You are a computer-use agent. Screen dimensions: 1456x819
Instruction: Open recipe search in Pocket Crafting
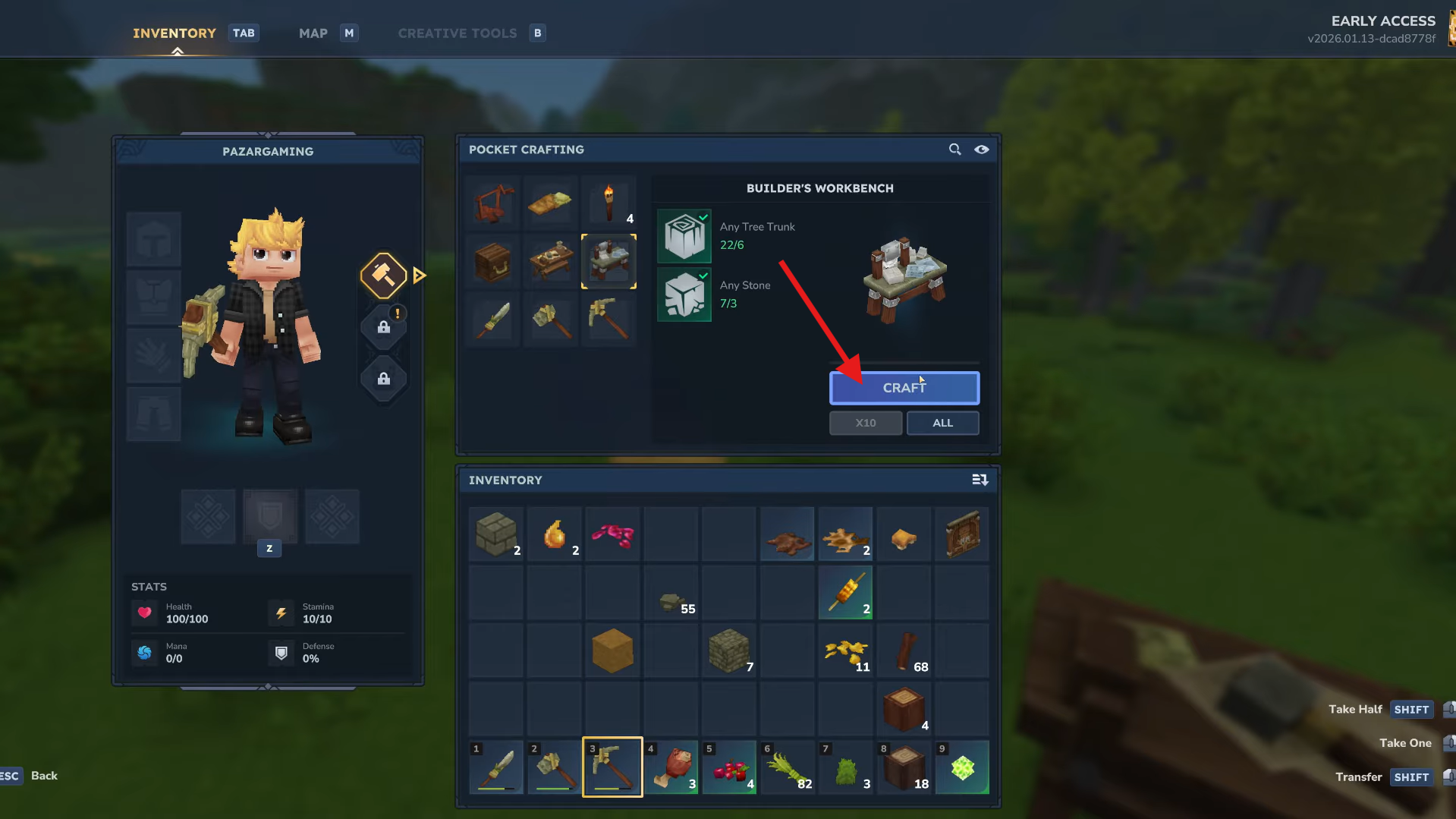(x=954, y=150)
